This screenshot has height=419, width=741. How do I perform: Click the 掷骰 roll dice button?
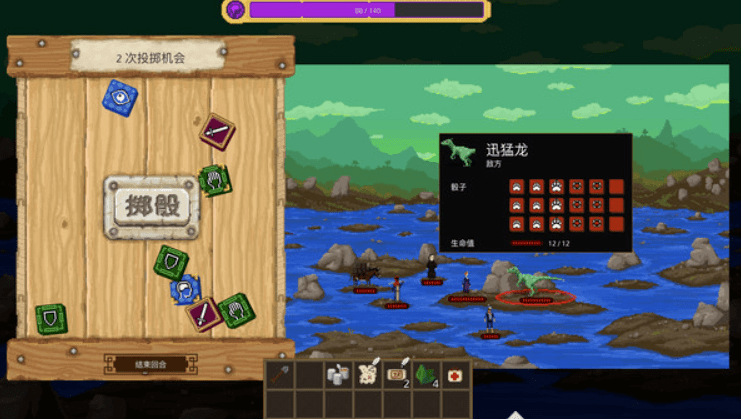click(152, 207)
